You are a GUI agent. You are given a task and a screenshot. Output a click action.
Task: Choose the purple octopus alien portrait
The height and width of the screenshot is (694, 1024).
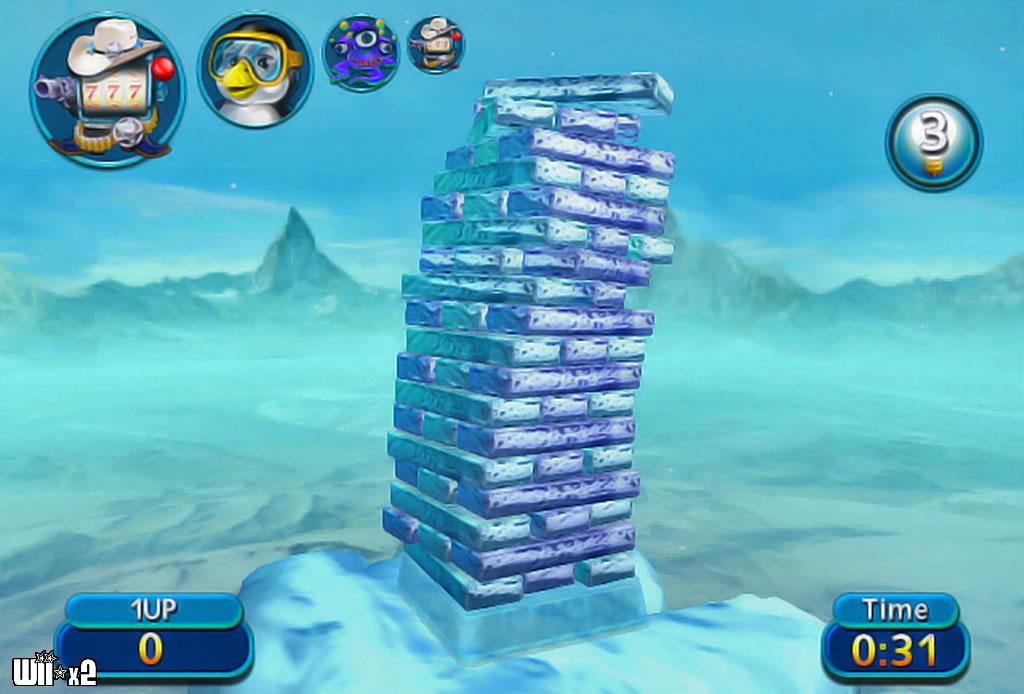click(361, 53)
